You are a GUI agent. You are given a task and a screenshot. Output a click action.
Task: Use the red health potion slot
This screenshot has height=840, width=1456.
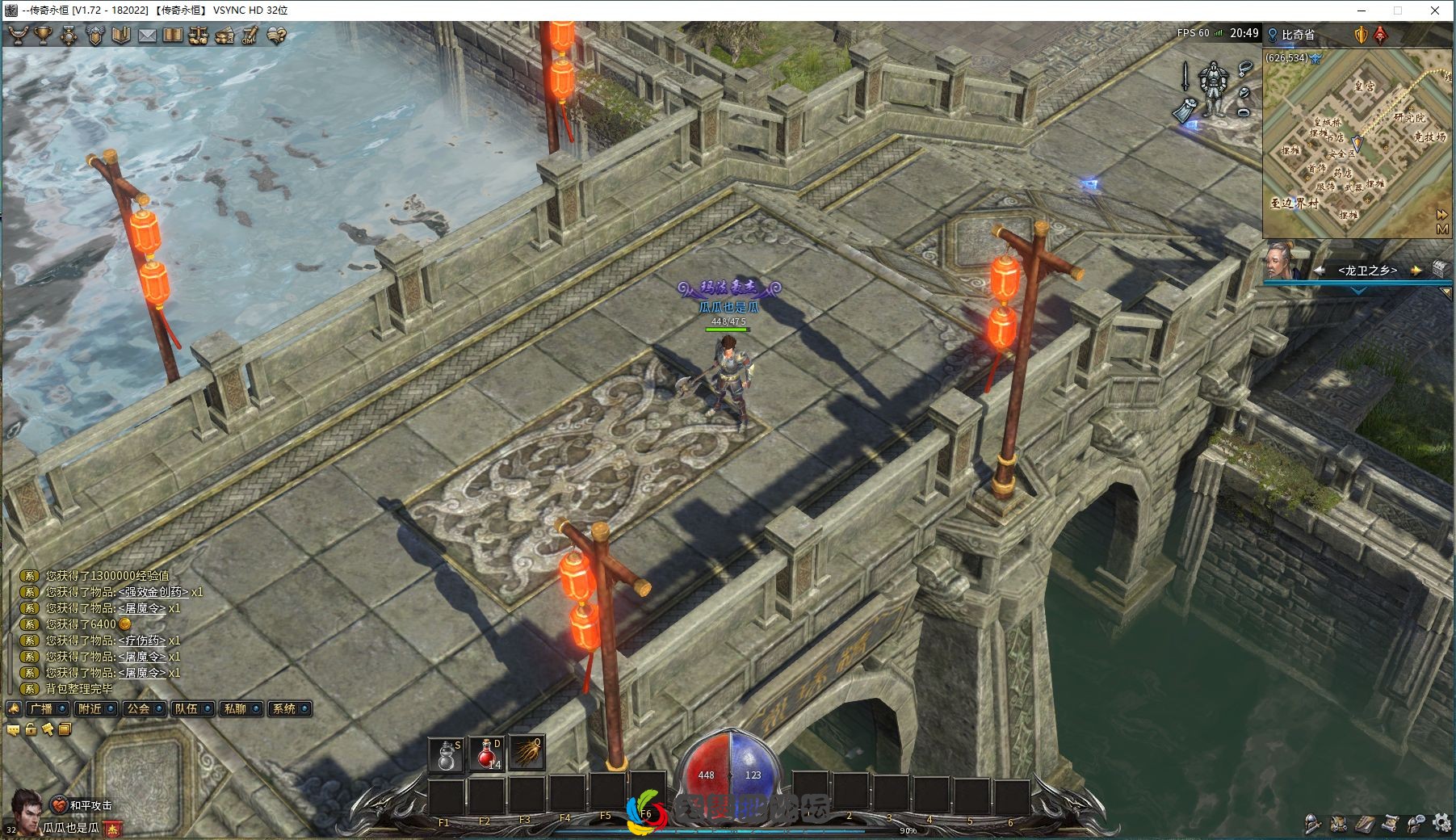487,754
